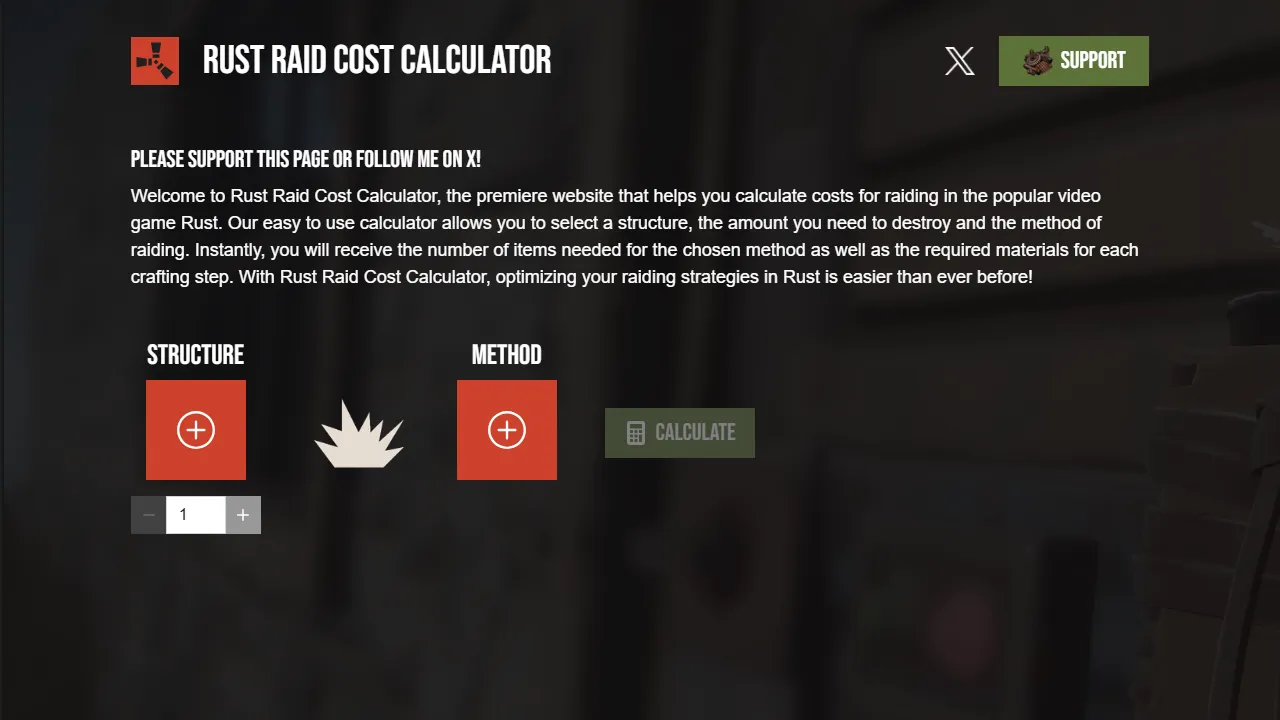Click the quantity input showing 1
The image size is (1280, 720).
click(195, 514)
